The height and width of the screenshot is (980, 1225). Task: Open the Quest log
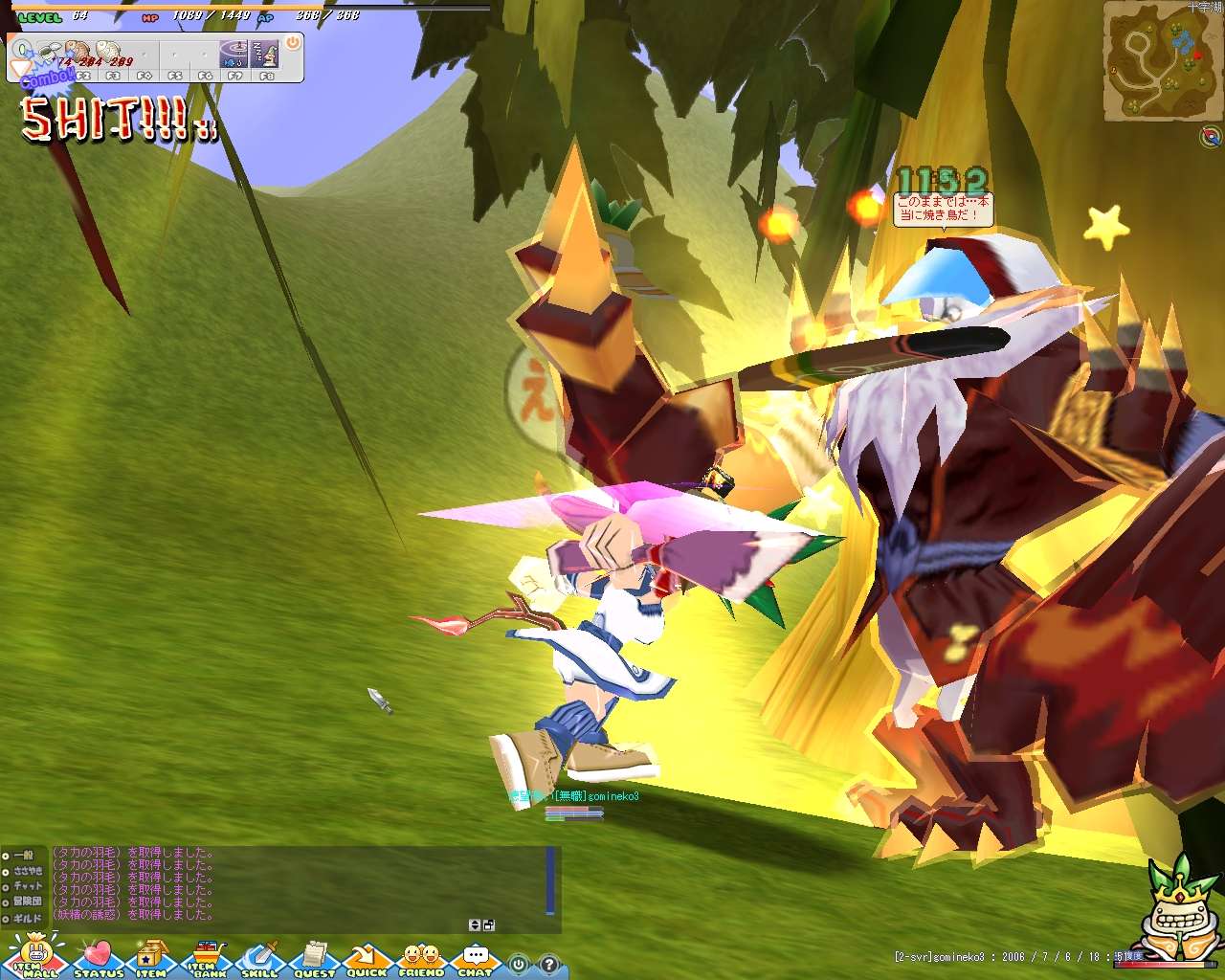coord(314,958)
